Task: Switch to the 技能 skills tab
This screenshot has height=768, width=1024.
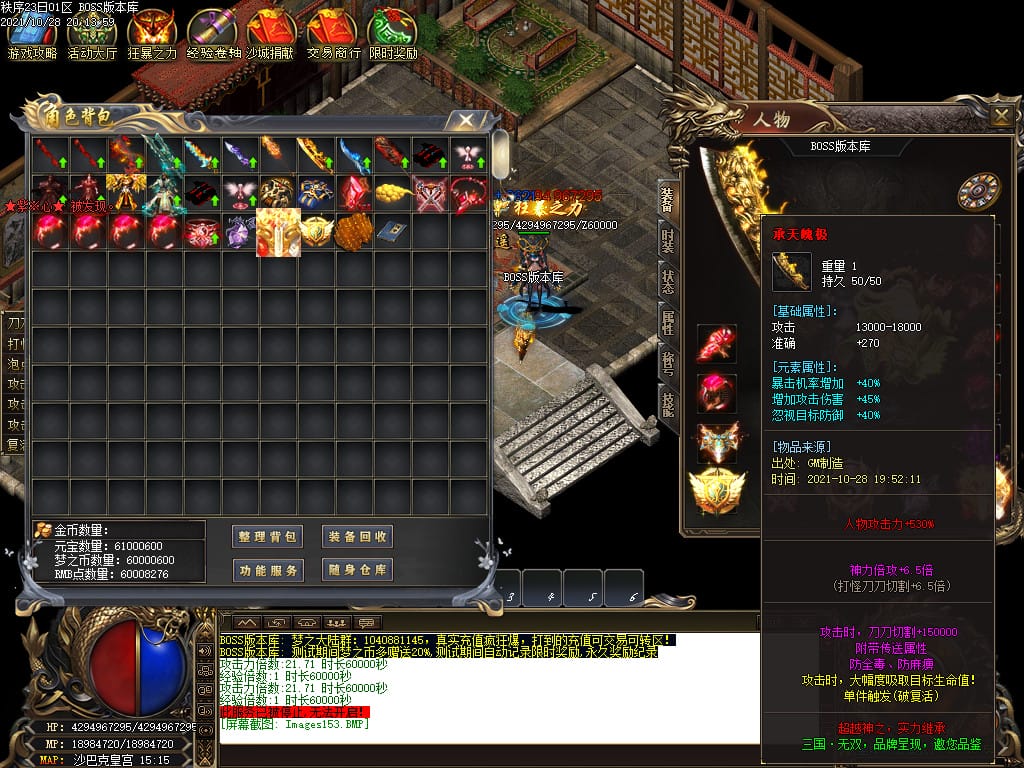Action: point(668,402)
